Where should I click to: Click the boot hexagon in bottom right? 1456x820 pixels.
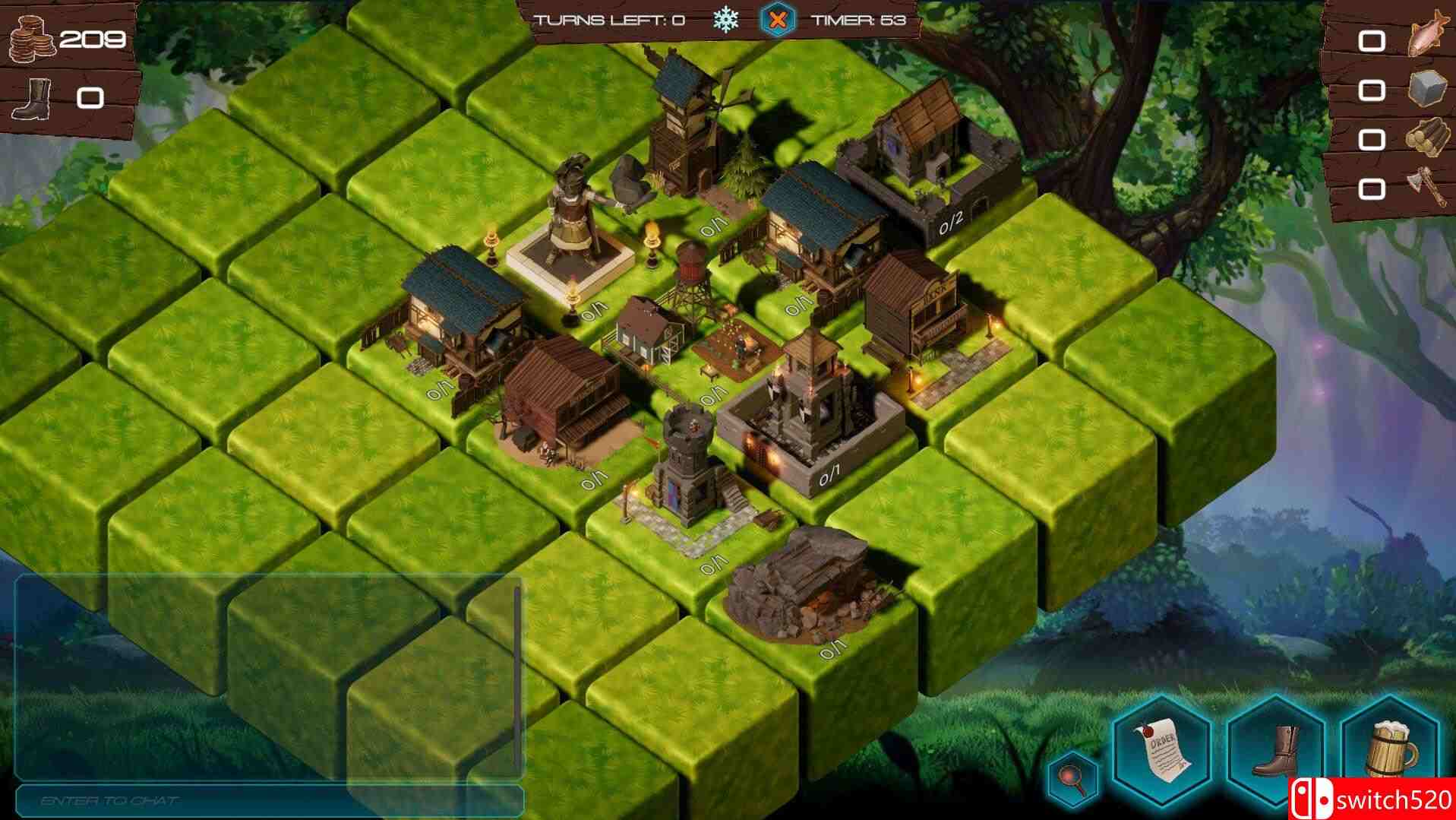click(x=1272, y=752)
